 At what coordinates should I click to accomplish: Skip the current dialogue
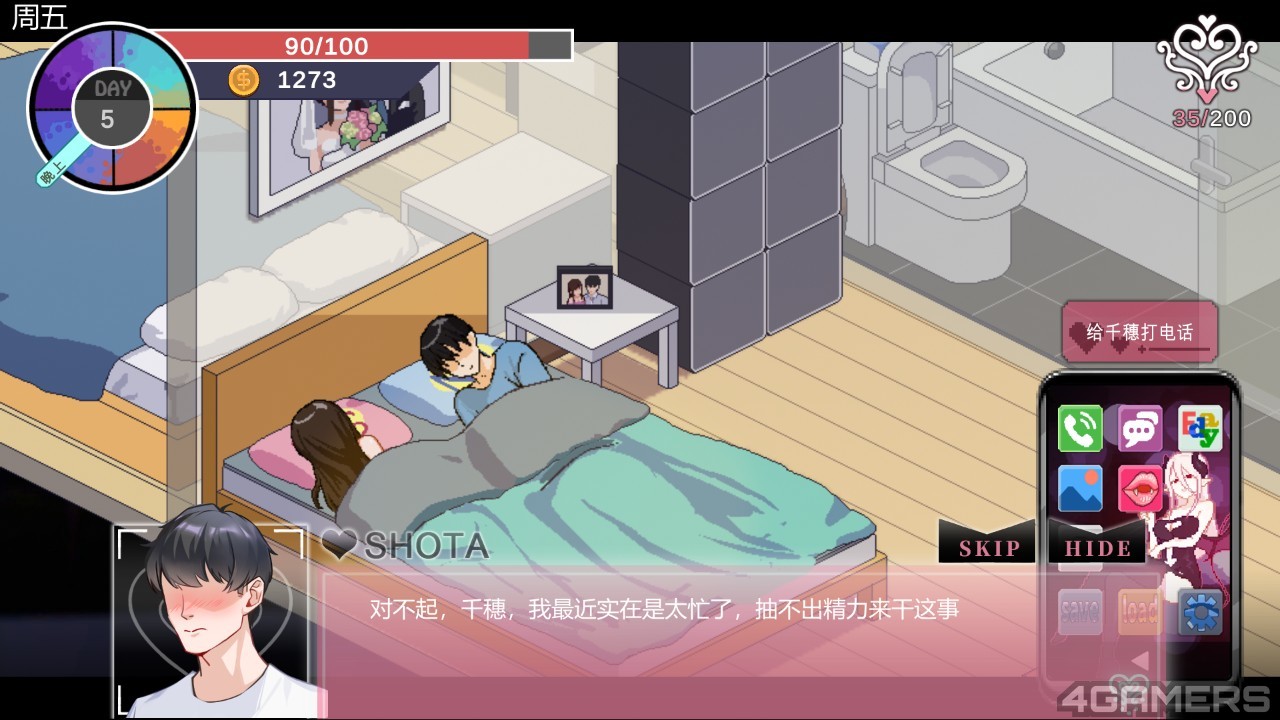click(988, 547)
